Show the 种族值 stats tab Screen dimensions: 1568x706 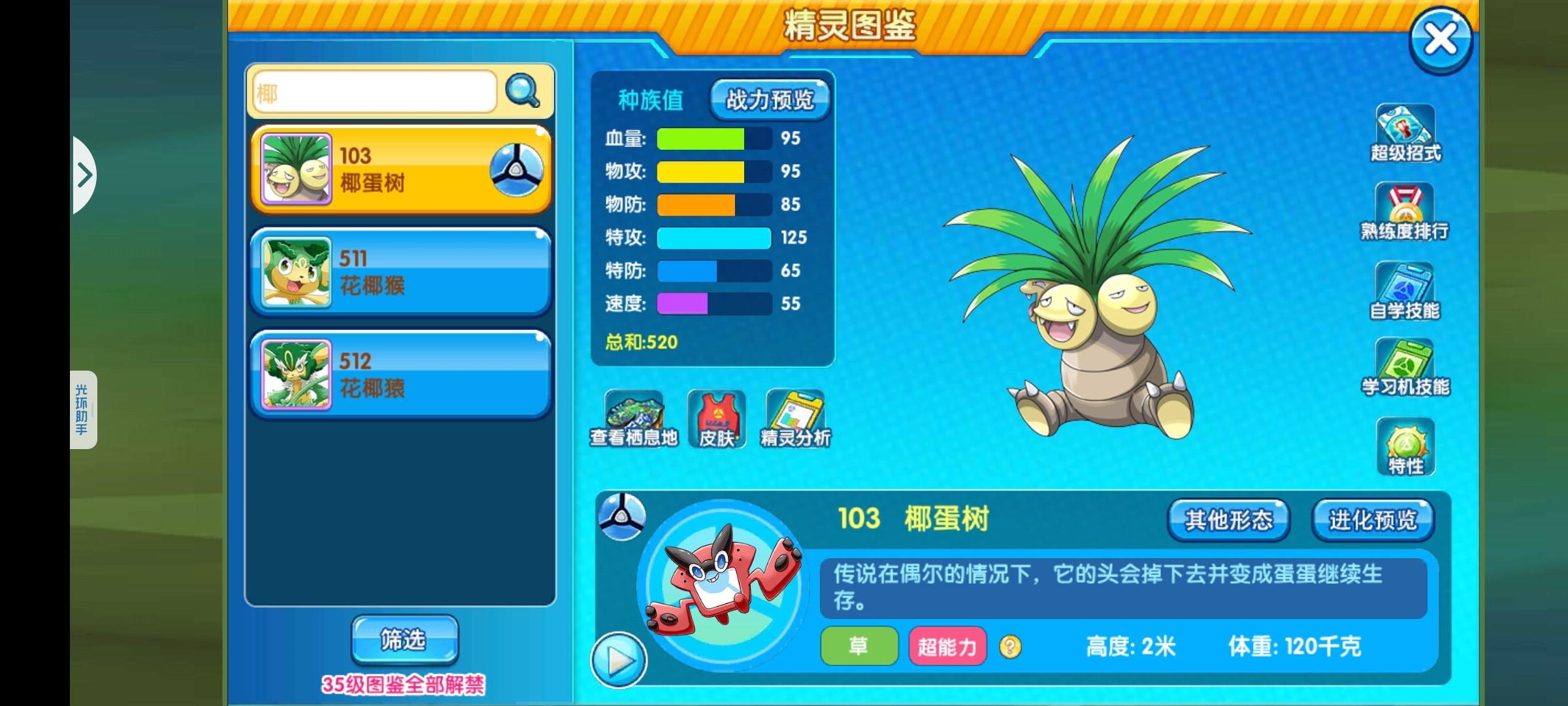651,101
